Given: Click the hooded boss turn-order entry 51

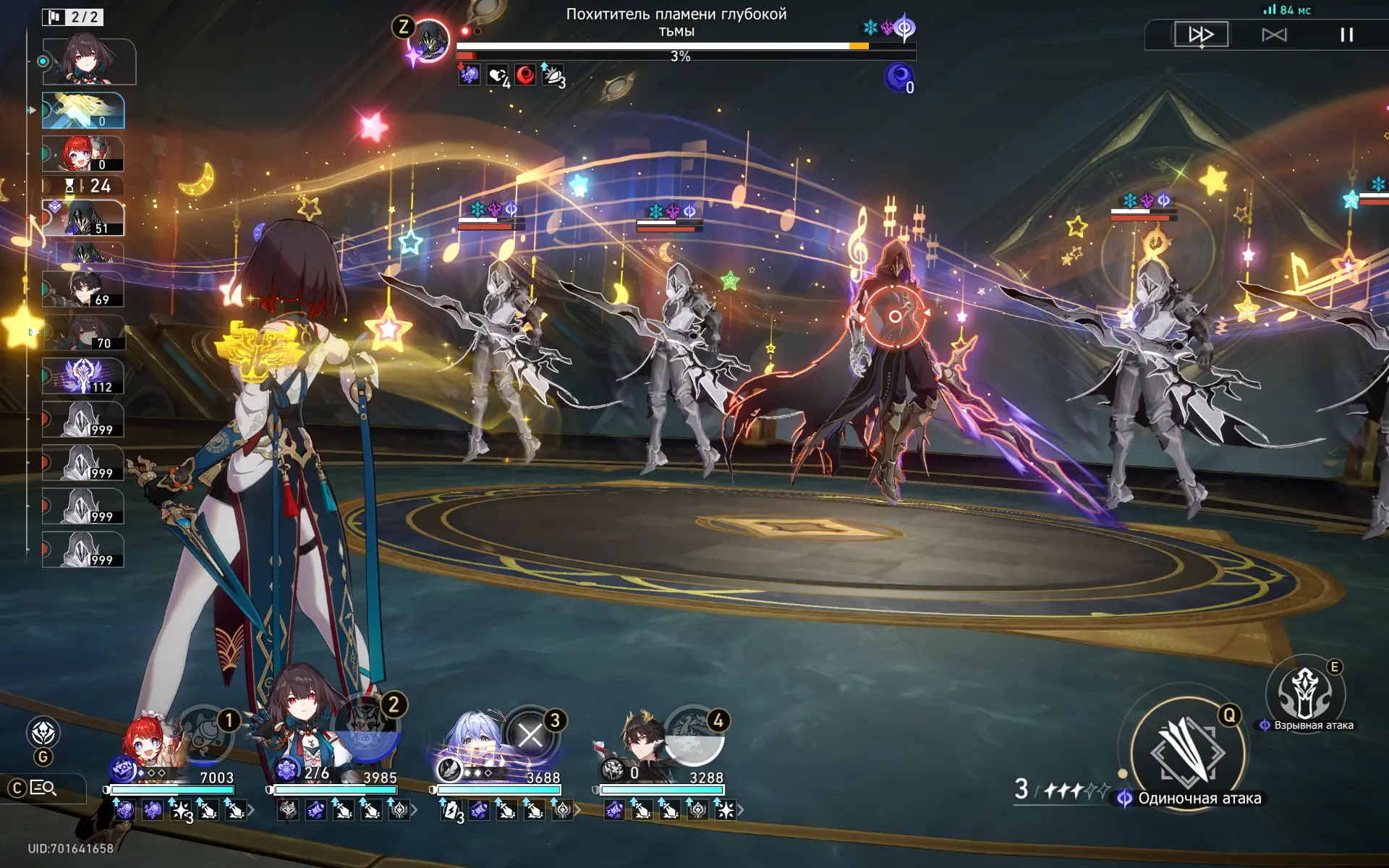Looking at the screenshot, I should click(83, 218).
